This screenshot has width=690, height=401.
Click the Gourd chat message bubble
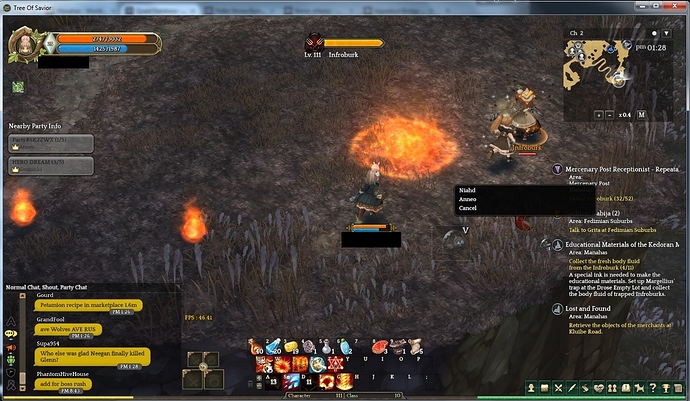click(90, 304)
